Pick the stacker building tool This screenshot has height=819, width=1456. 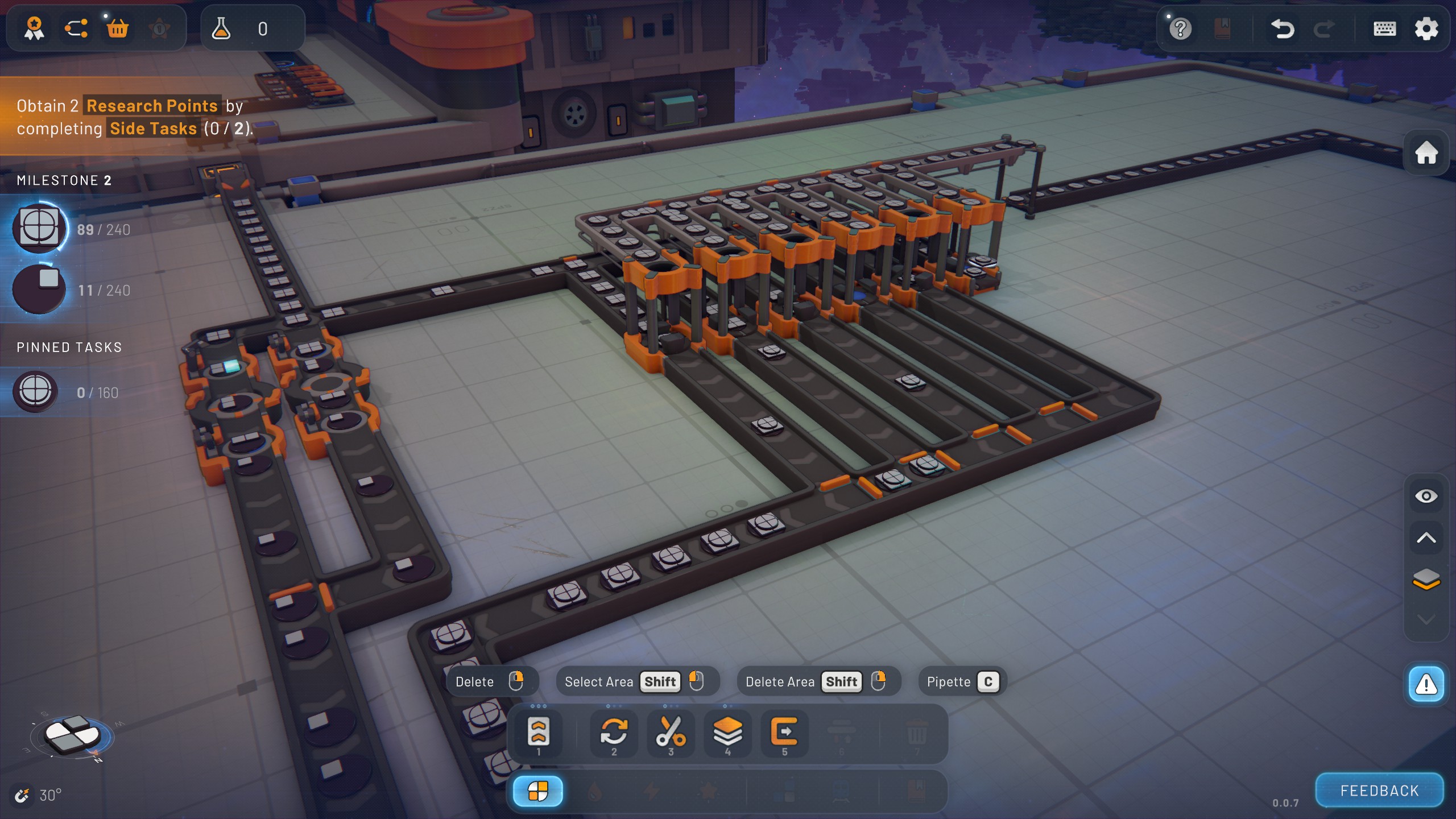pyautogui.click(x=727, y=732)
